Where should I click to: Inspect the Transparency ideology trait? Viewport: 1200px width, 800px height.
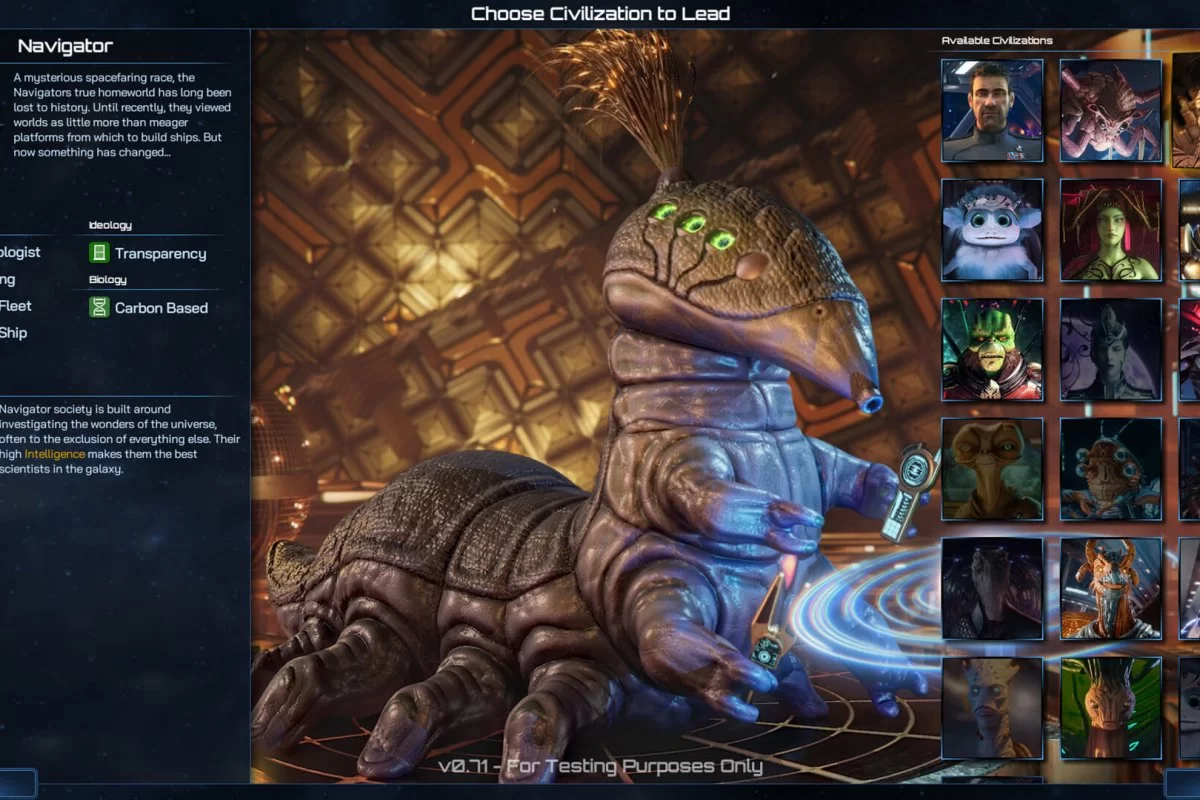pos(160,254)
